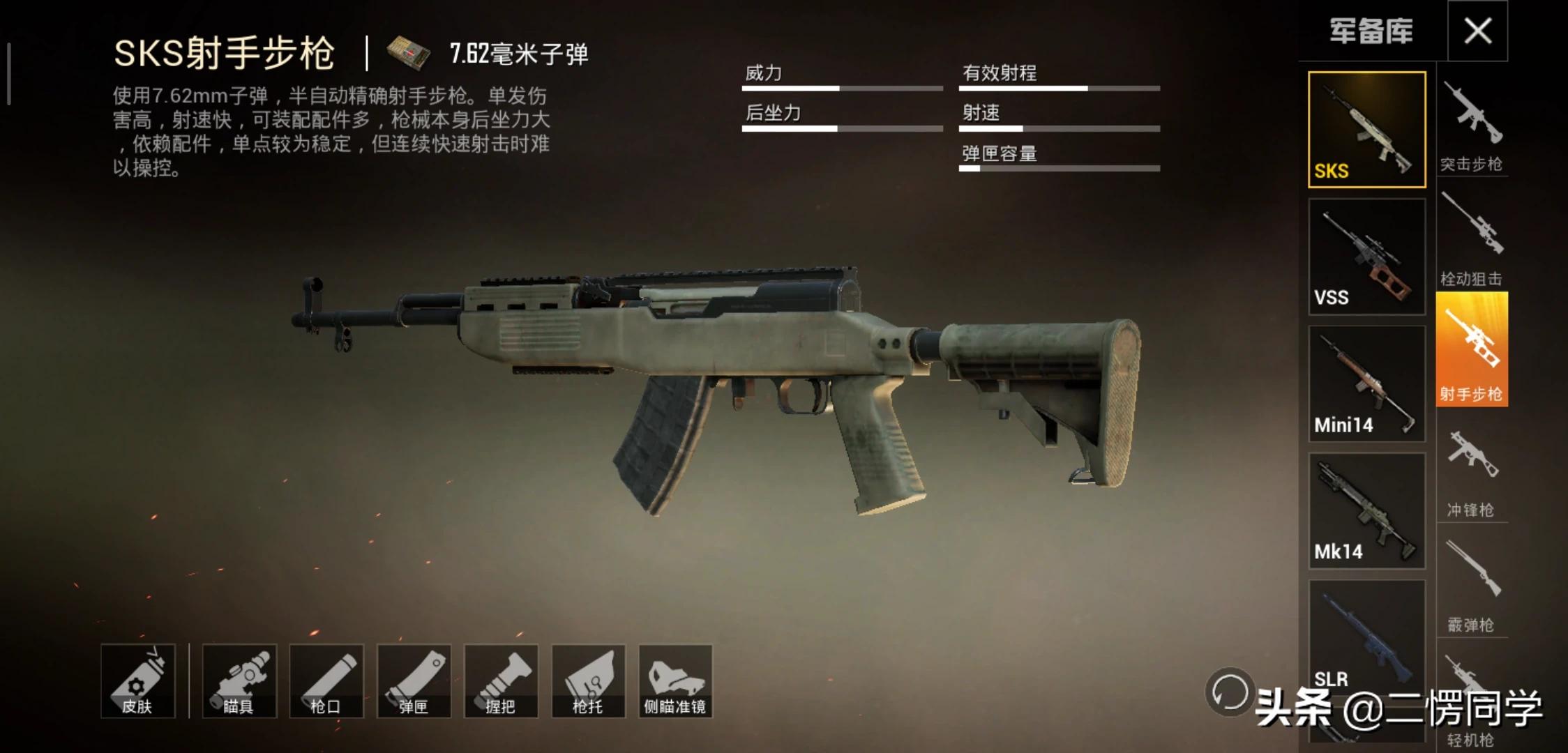Select the Mini14 weapon tile

point(1366,383)
